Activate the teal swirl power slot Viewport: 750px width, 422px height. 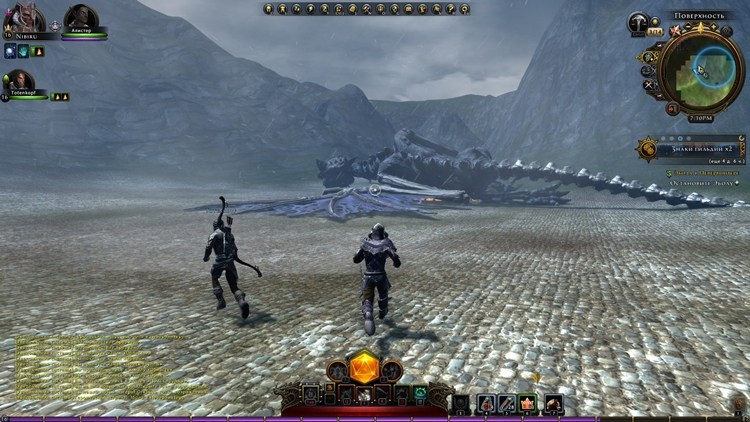[x=421, y=393]
